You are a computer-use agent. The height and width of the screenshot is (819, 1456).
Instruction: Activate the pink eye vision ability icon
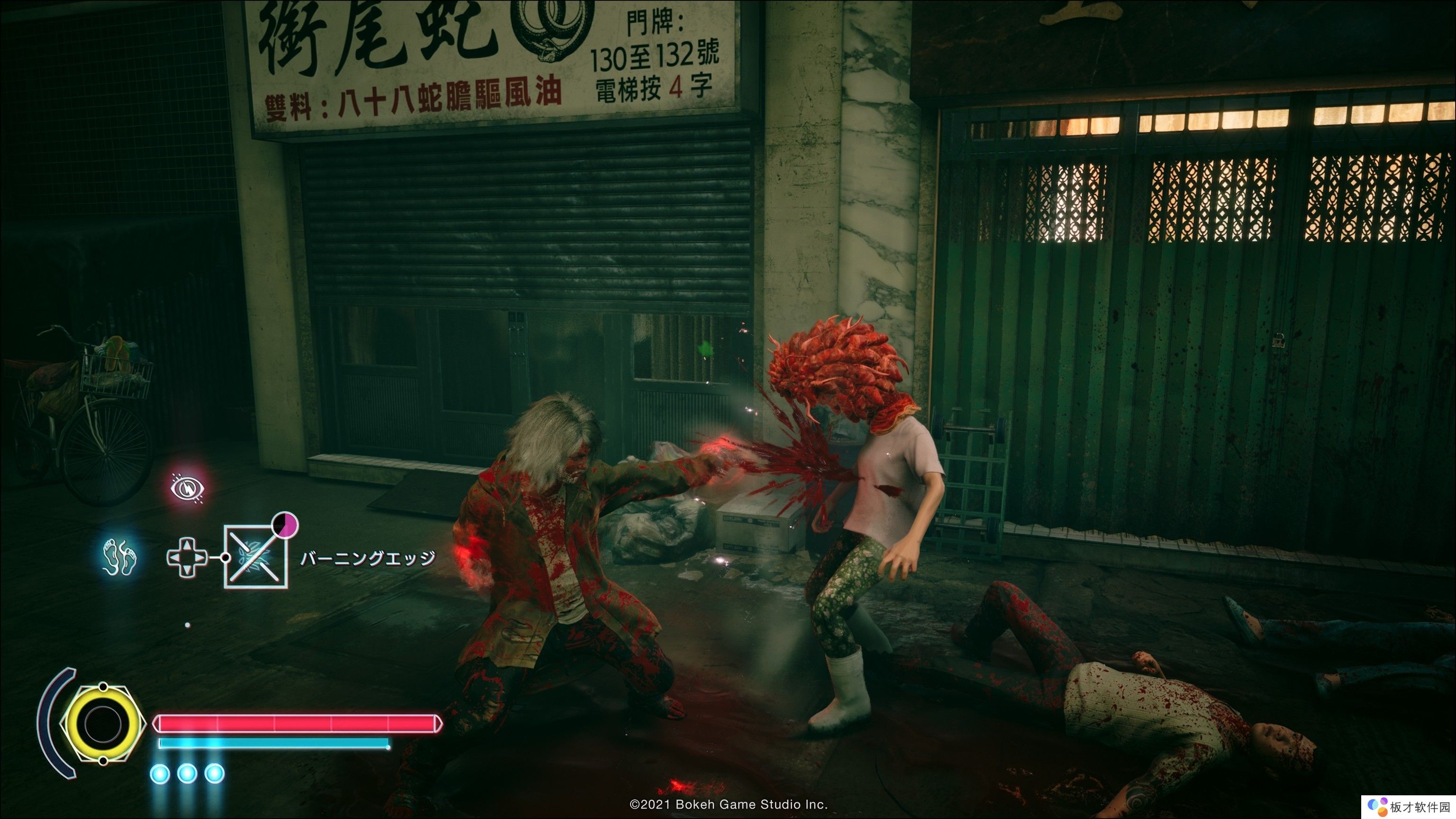188,488
